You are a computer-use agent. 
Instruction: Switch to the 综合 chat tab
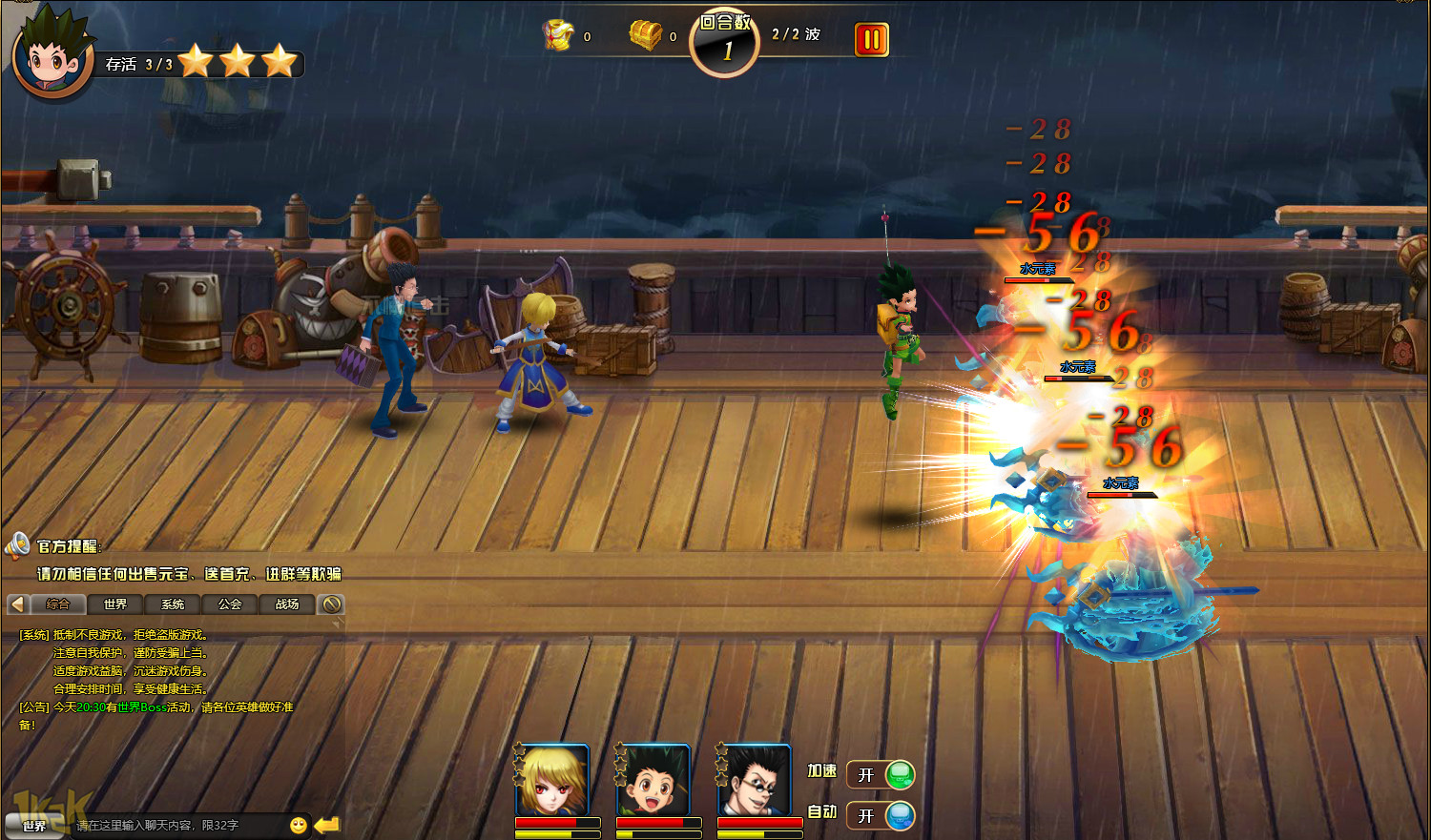pyautogui.click(x=58, y=604)
